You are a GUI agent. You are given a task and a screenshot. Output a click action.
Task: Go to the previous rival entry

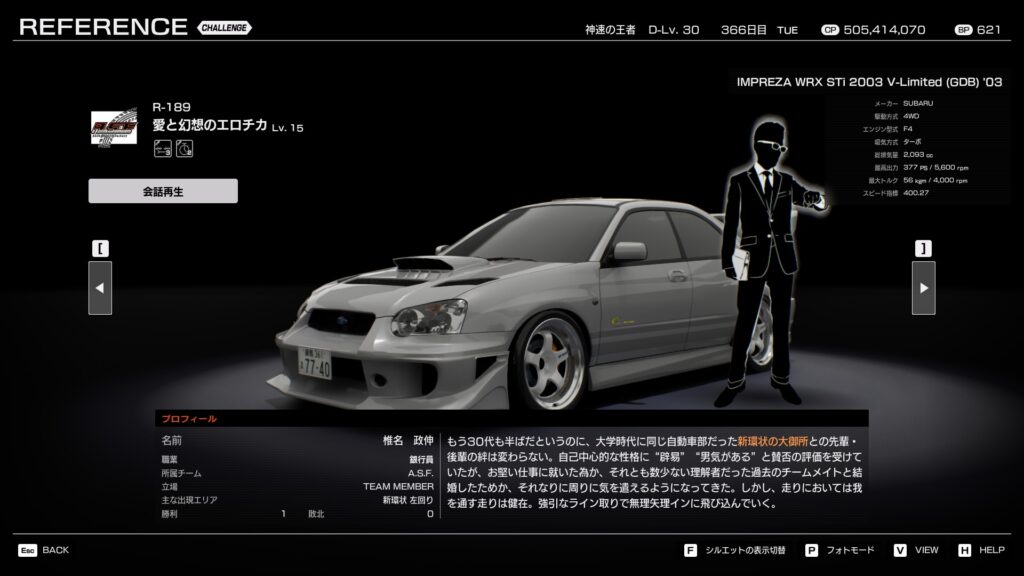click(100, 288)
